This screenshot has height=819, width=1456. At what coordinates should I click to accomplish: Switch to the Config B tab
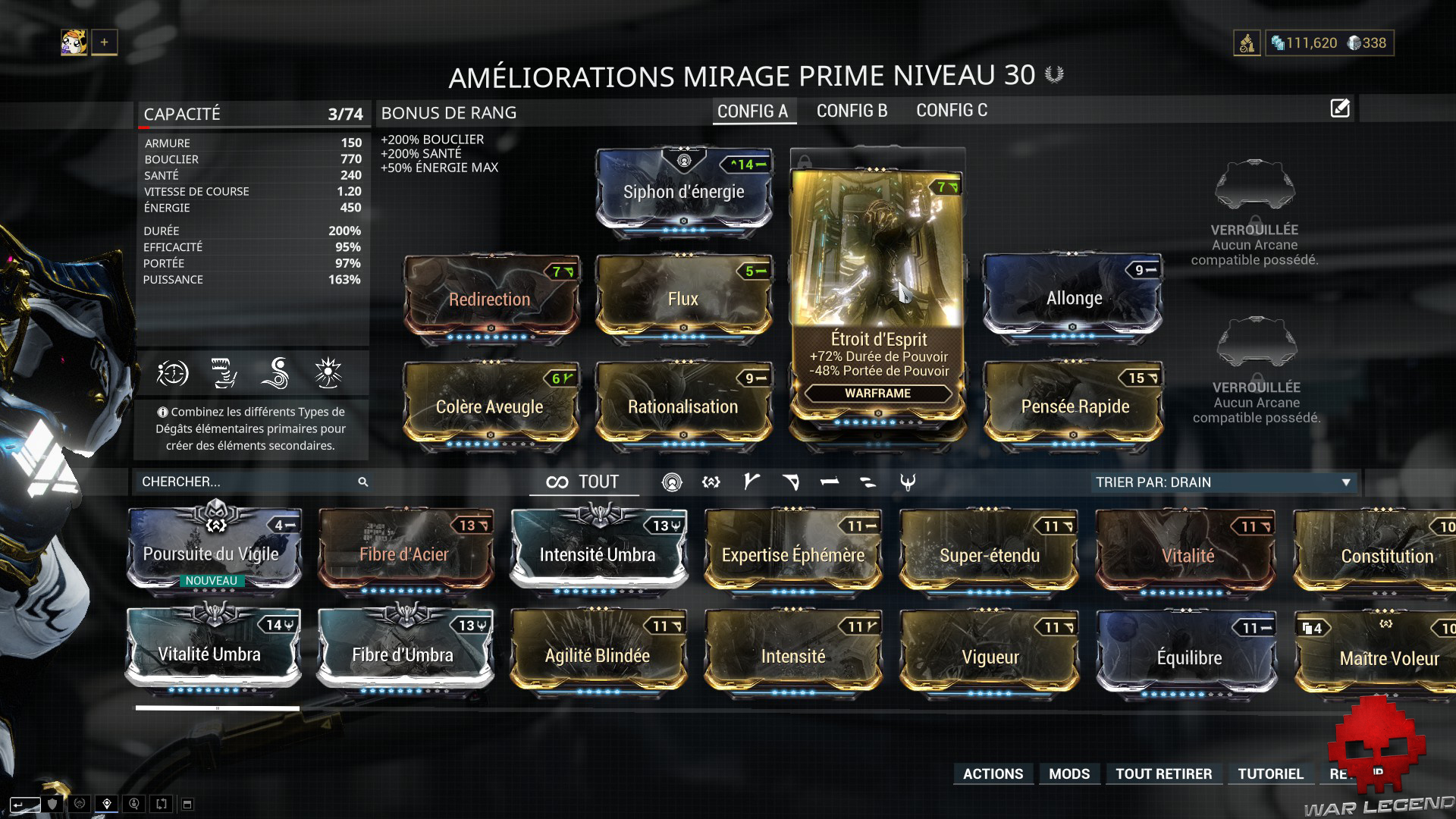[852, 111]
